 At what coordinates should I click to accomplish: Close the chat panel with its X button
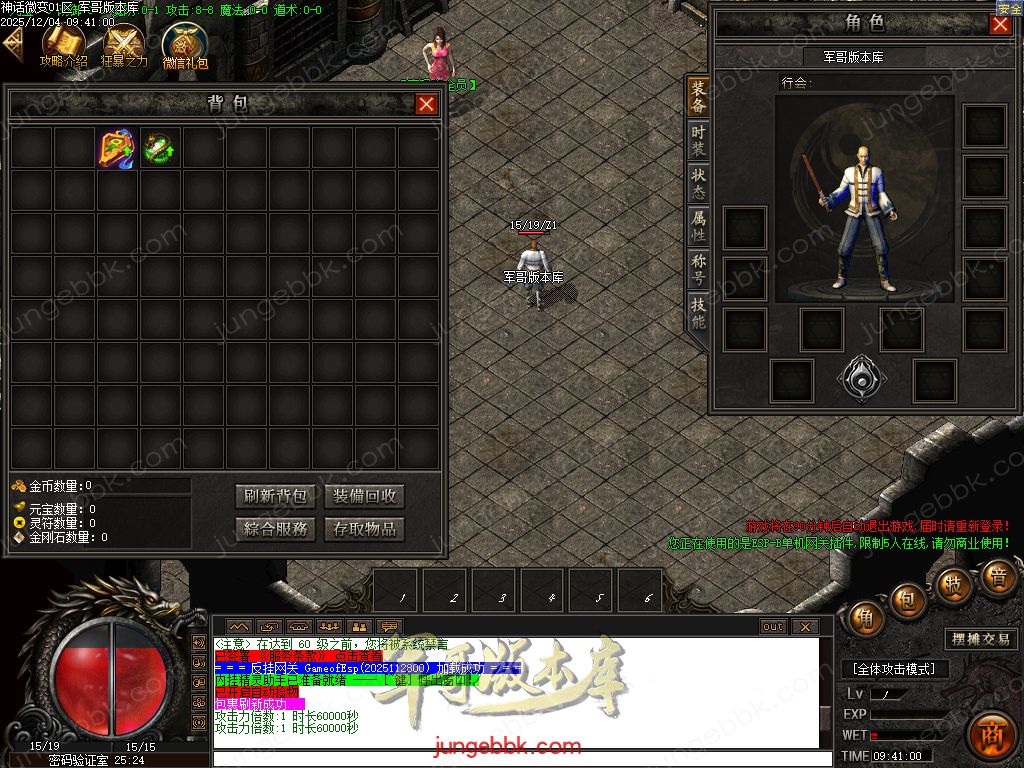805,627
